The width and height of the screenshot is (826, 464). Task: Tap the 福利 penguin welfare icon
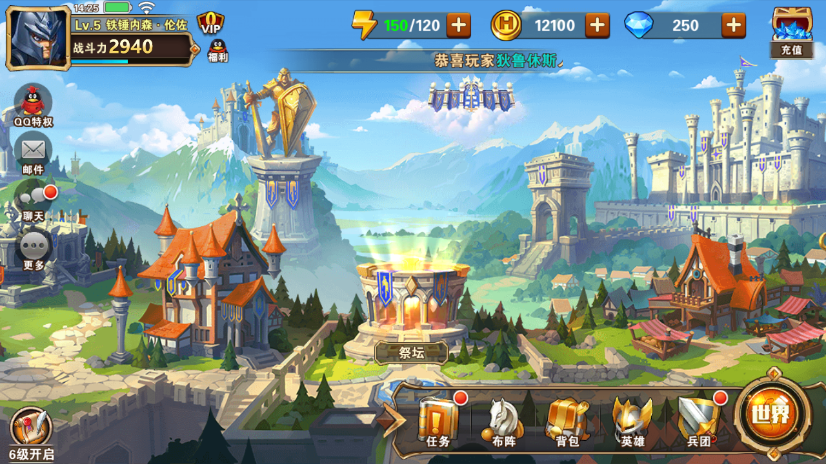point(217,50)
